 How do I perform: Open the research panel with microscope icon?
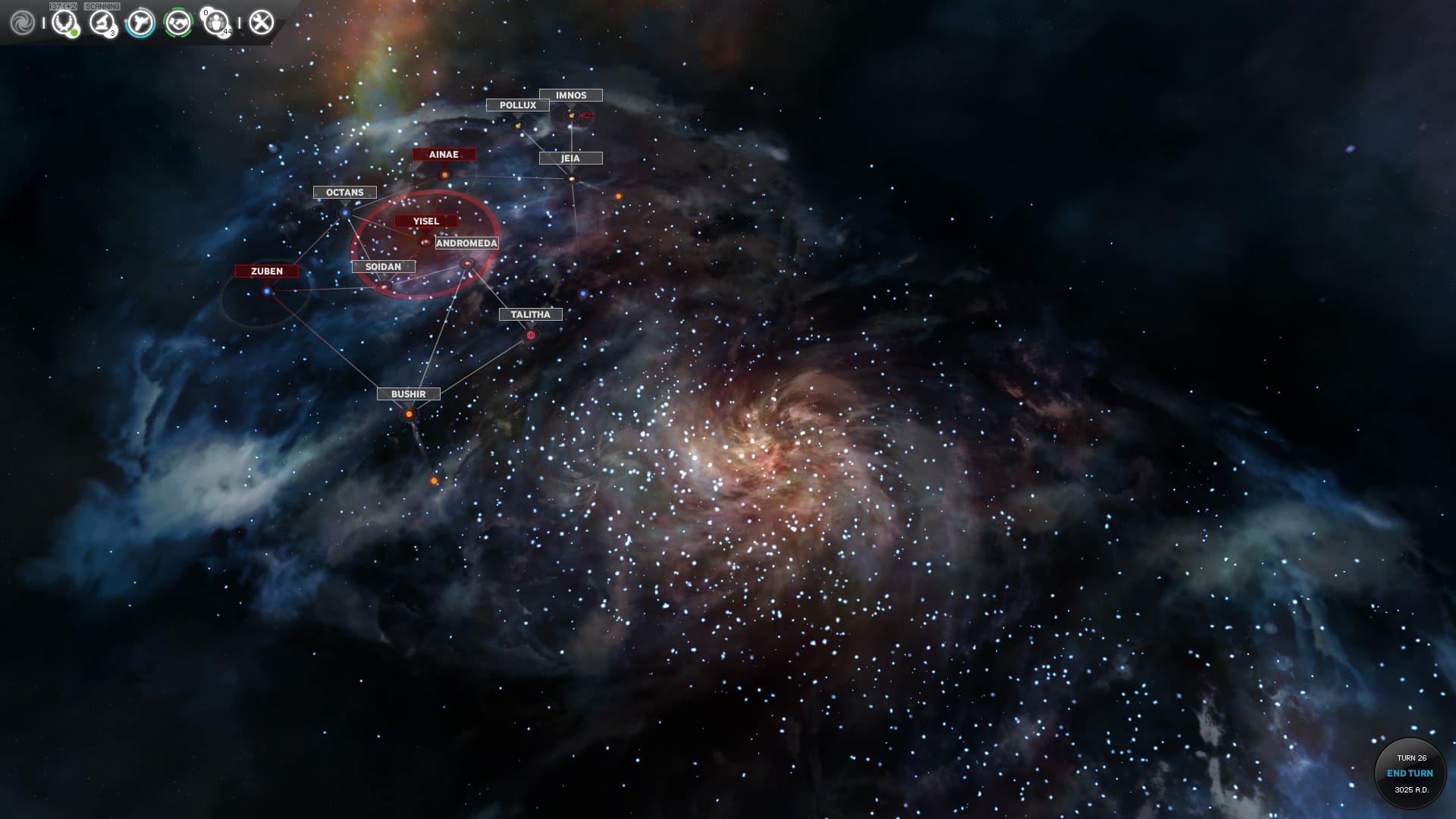[x=101, y=21]
